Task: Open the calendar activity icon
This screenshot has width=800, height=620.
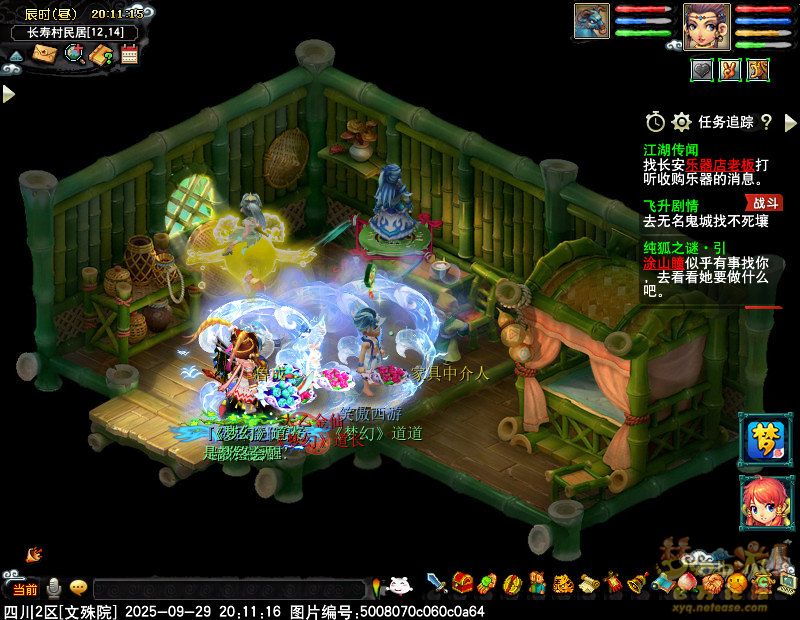Action: pyautogui.click(x=128, y=54)
